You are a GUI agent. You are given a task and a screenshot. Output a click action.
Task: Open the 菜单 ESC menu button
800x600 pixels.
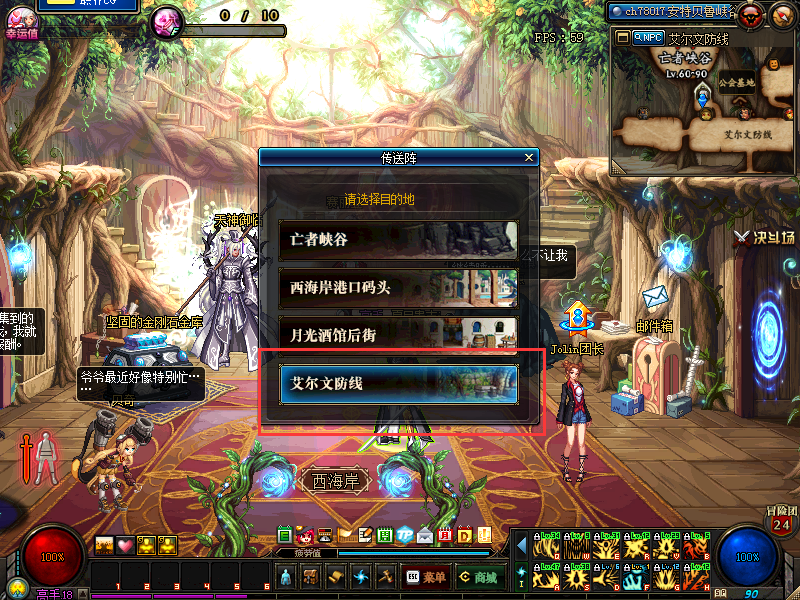tap(426, 577)
